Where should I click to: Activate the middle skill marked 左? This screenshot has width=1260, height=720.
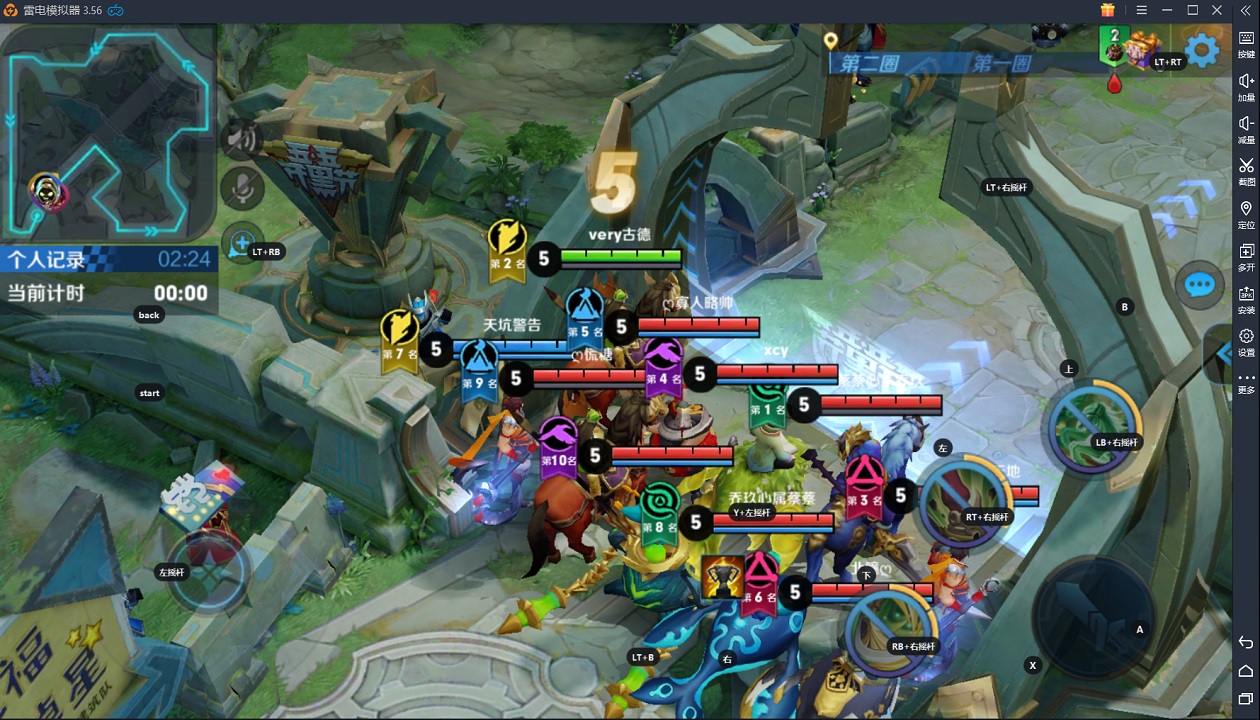pyautogui.click(x=967, y=500)
